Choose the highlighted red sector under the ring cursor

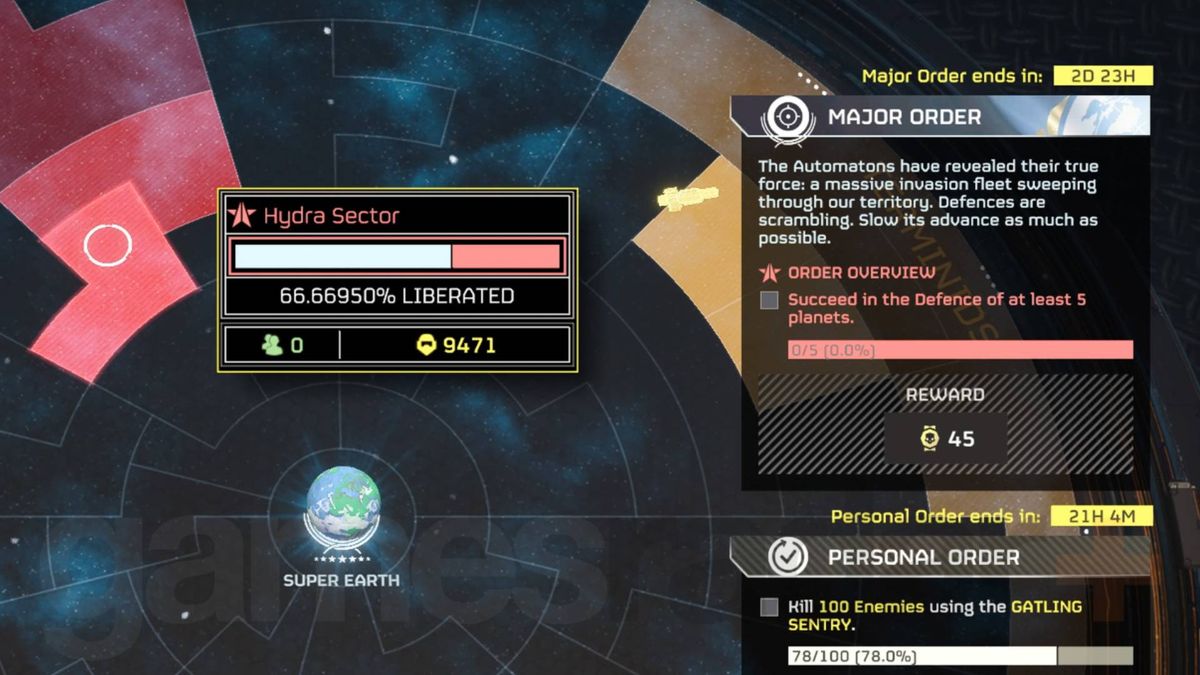[107, 245]
